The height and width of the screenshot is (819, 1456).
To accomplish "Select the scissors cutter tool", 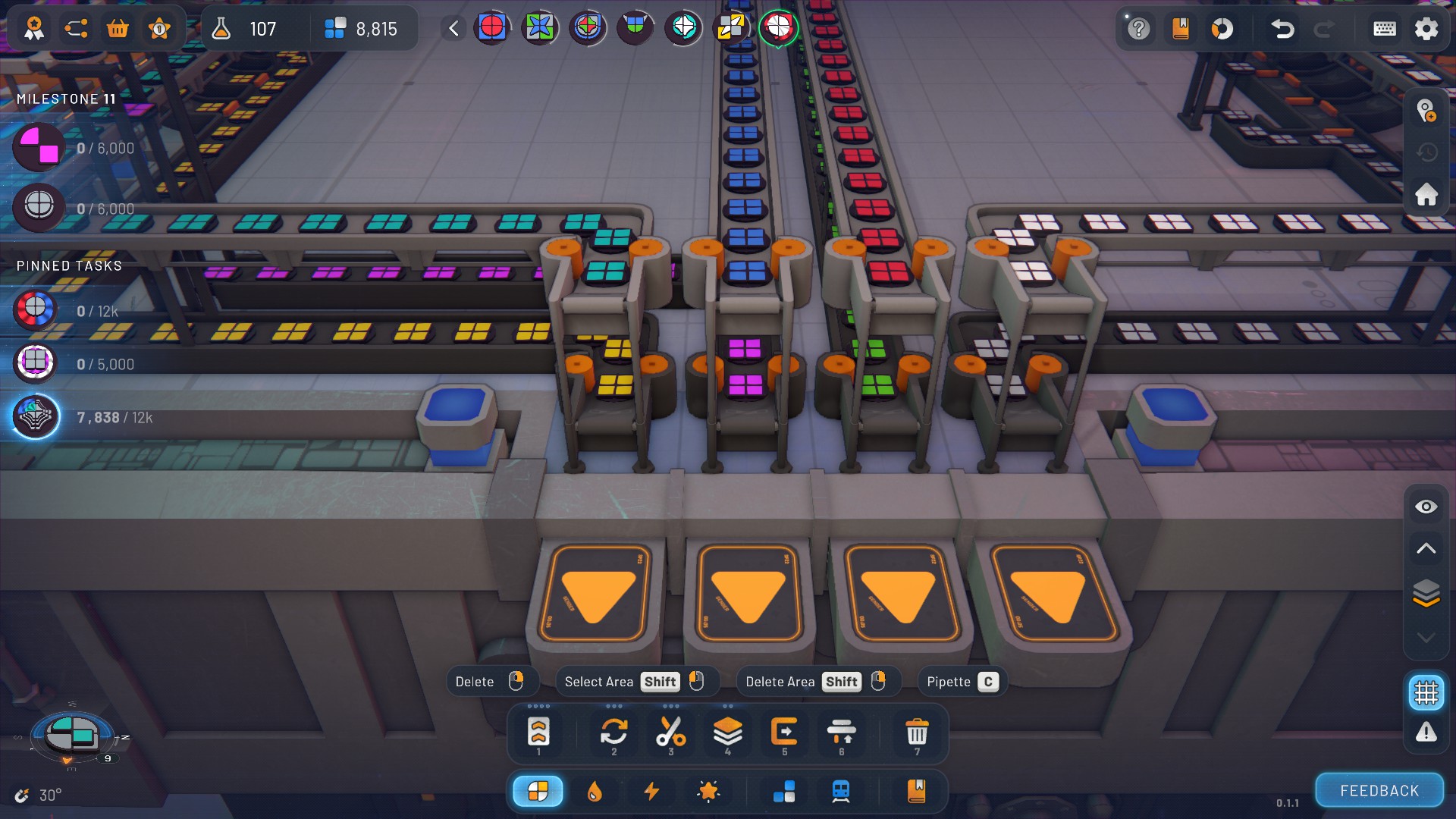I will pos(670,733).
